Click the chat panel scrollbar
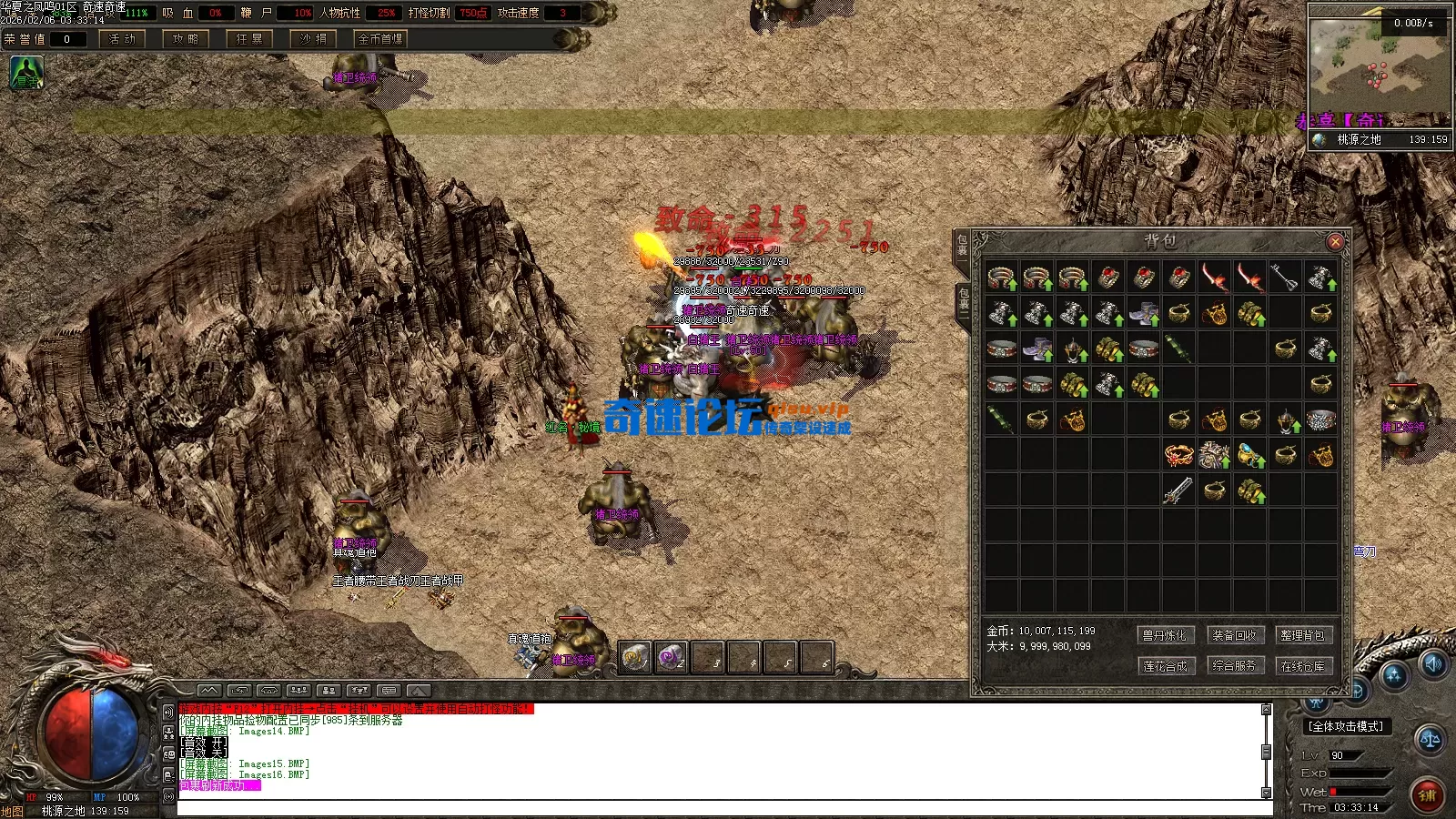 pyautogui.click(x=1265, y=753)
